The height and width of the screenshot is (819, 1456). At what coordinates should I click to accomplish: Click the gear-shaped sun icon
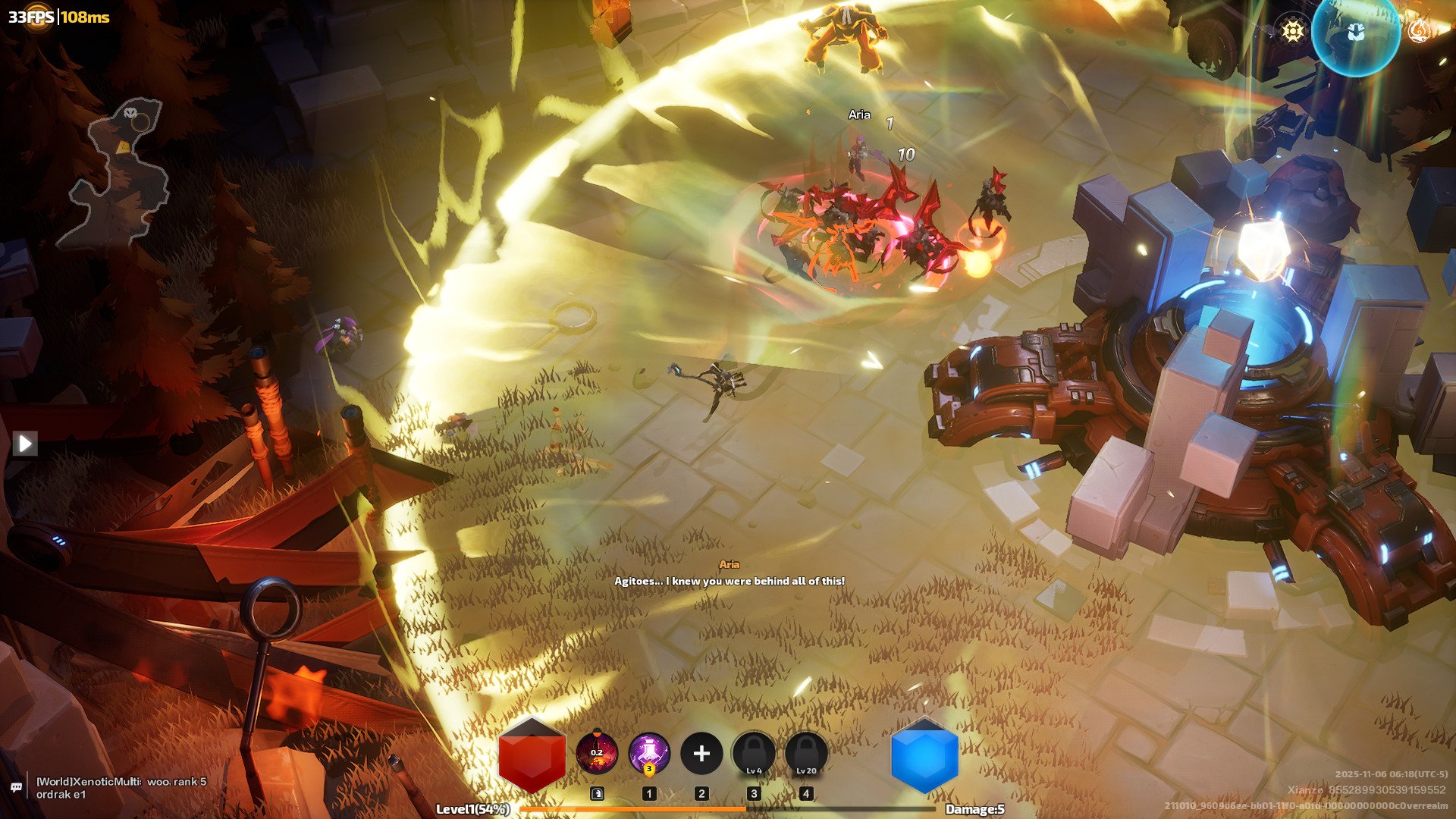click(1292, 31)
